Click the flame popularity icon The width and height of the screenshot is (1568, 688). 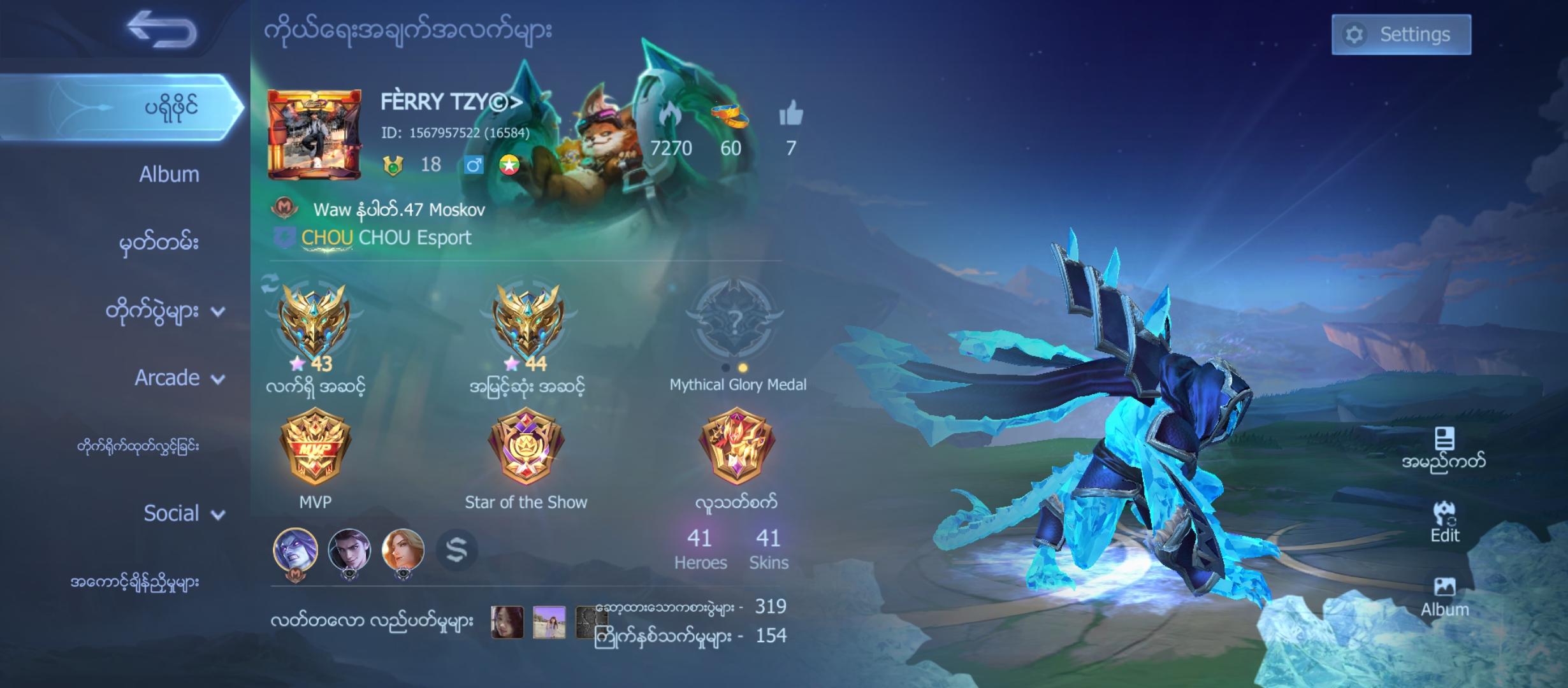(669, 115)
